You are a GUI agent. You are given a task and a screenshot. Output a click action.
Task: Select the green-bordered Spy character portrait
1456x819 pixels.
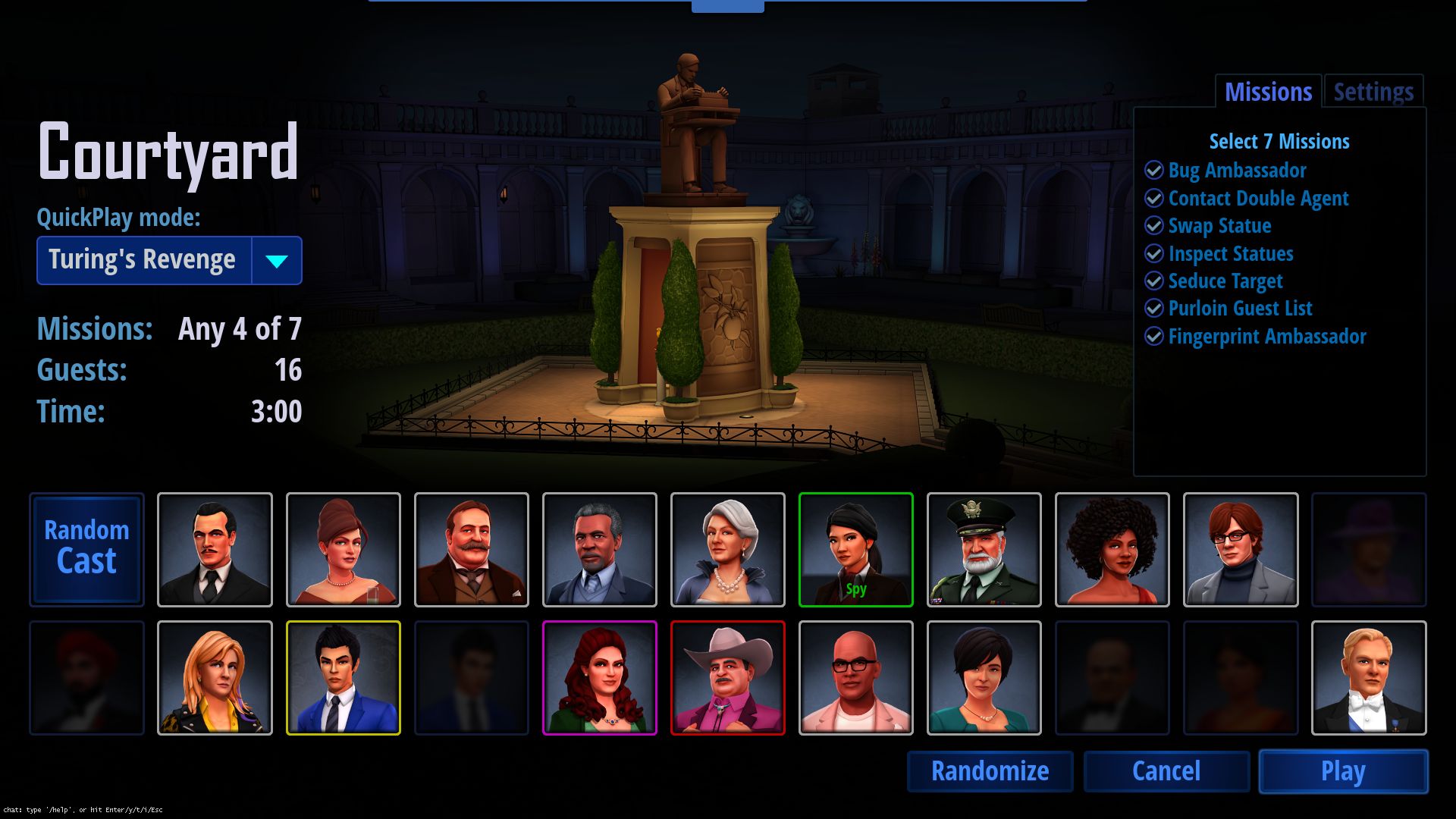tap(855, 549)
